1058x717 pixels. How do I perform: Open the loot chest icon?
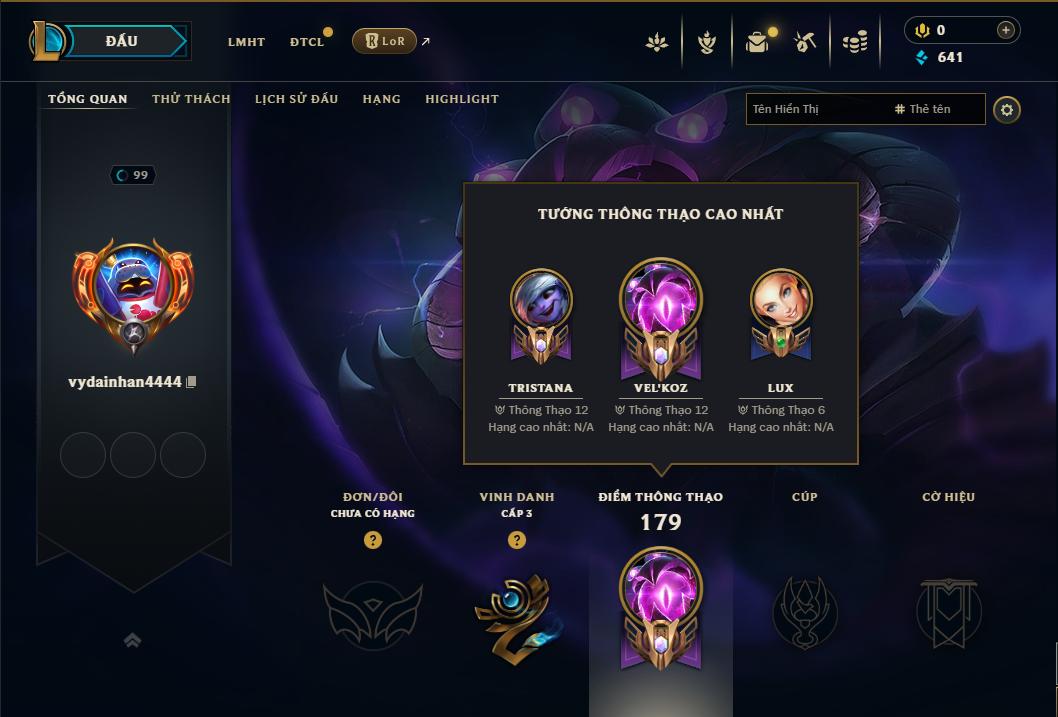757,42
